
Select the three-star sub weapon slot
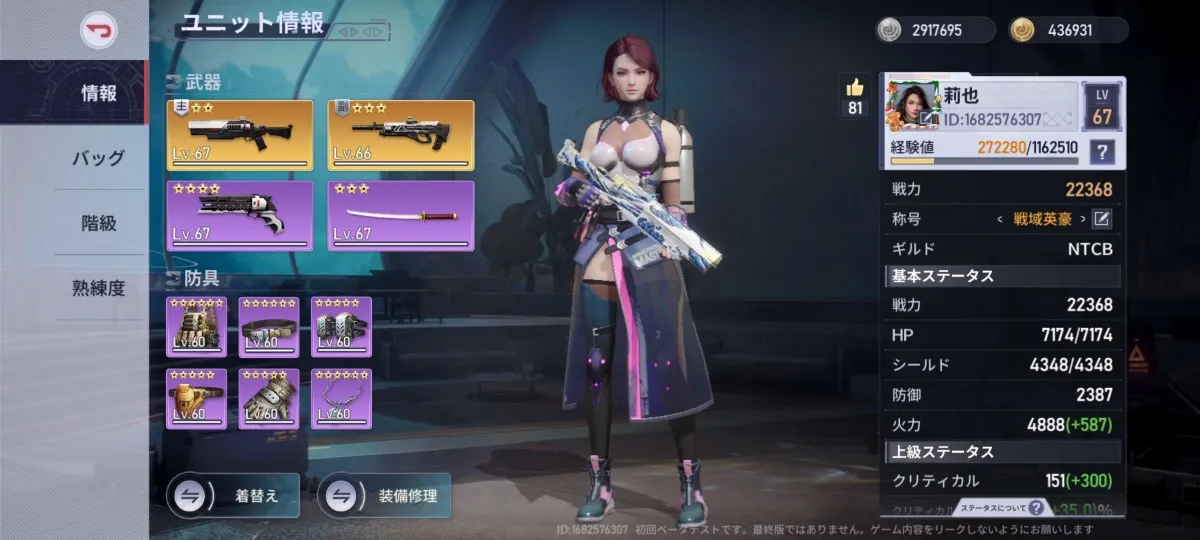tap(402, 135)
